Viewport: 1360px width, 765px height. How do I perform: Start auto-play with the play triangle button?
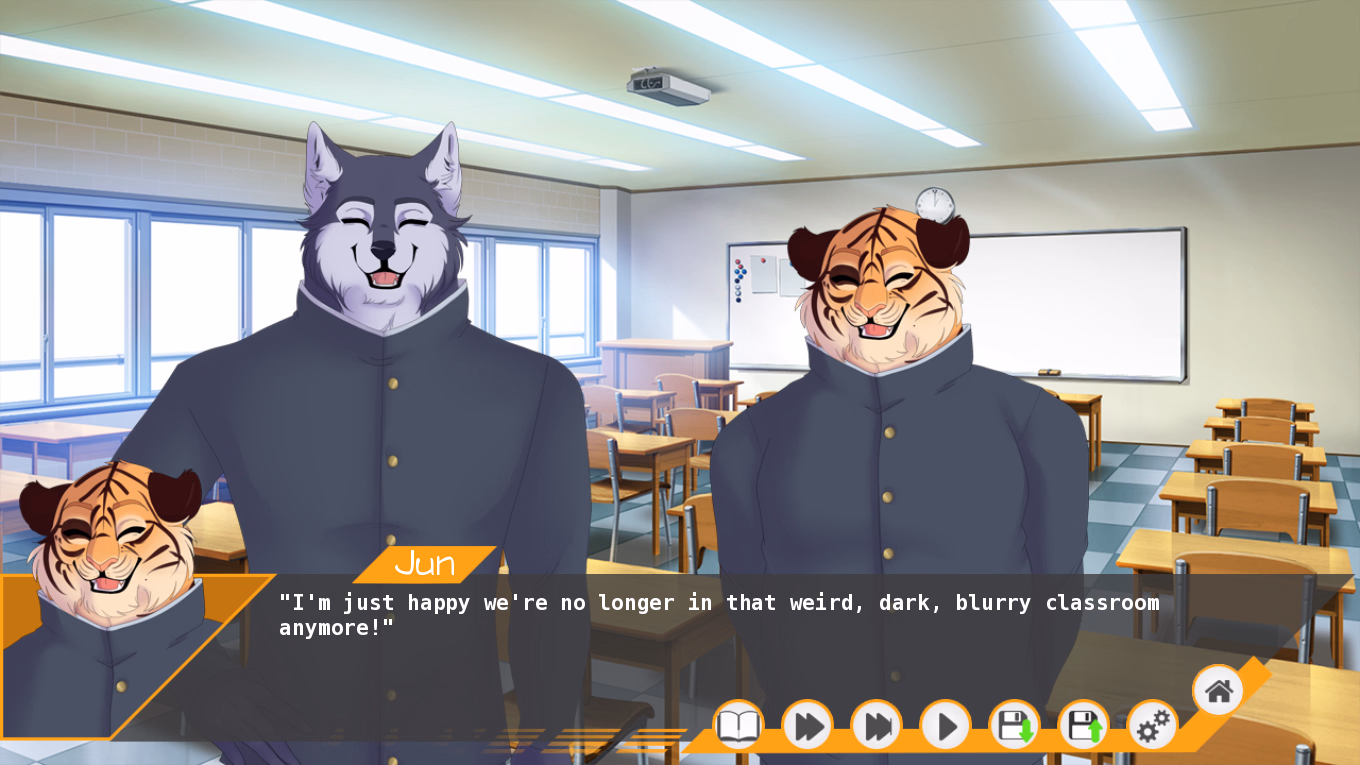pyautogui.click(x=945, y=725)
